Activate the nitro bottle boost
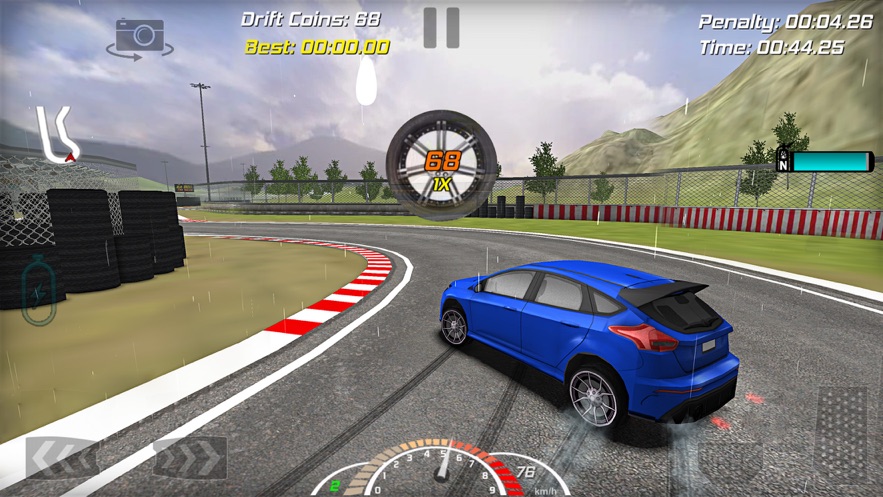 (39, 288)
